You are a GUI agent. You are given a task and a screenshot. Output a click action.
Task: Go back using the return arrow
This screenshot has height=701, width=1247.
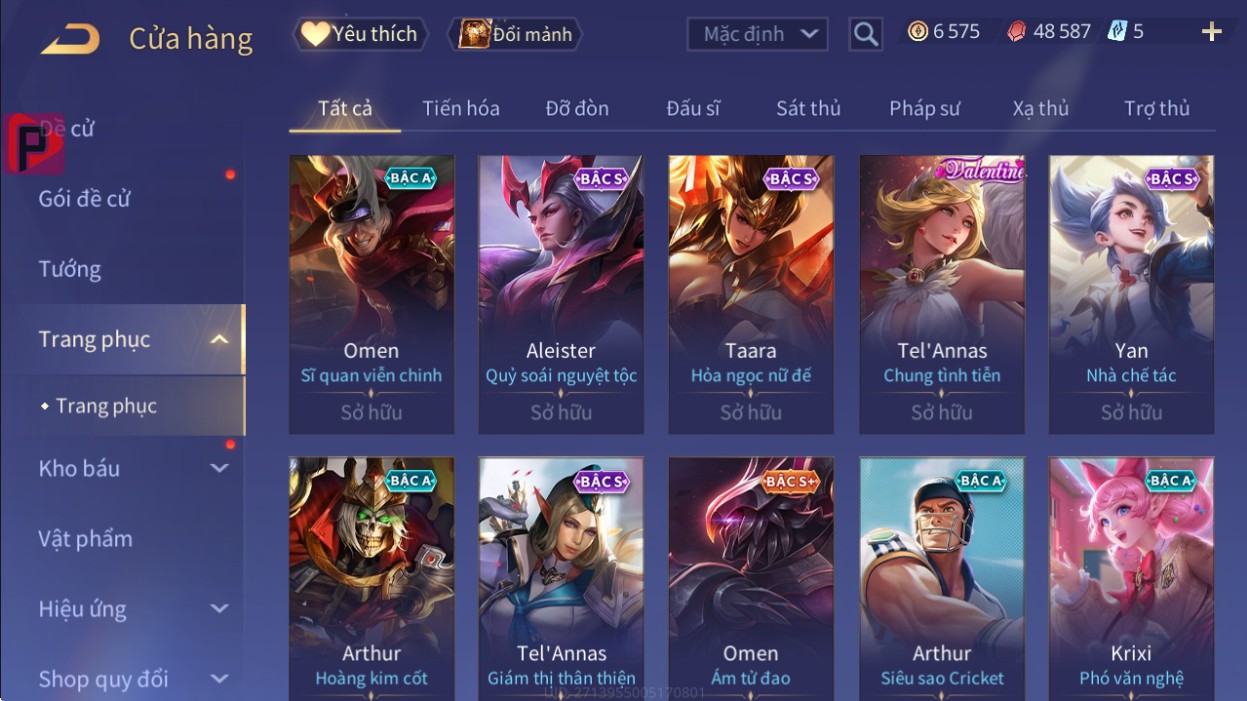70,39
